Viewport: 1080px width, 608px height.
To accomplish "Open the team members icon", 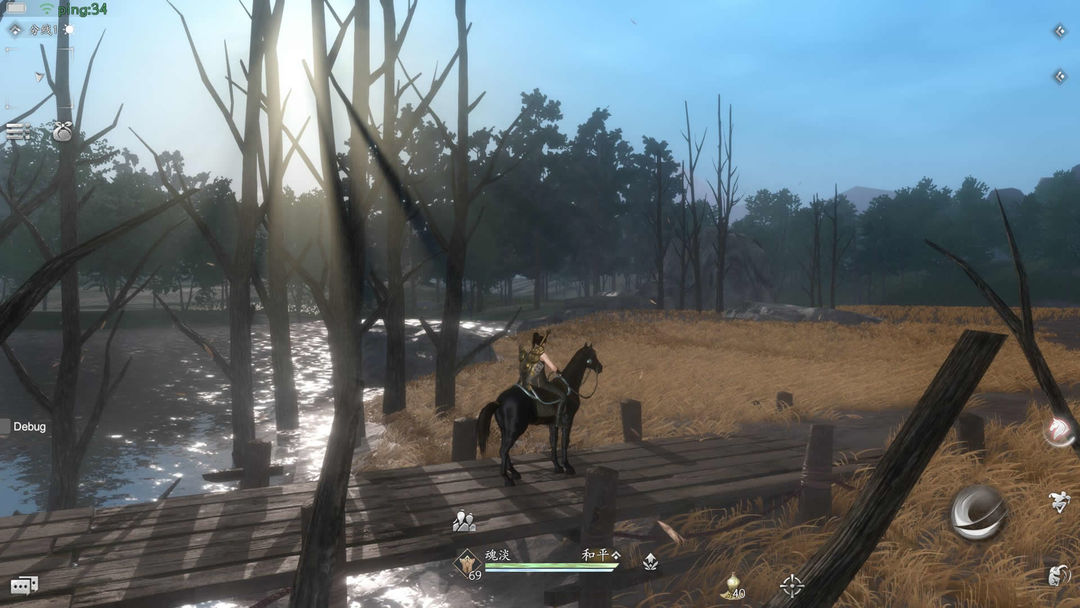I will (x=463, y=521).
